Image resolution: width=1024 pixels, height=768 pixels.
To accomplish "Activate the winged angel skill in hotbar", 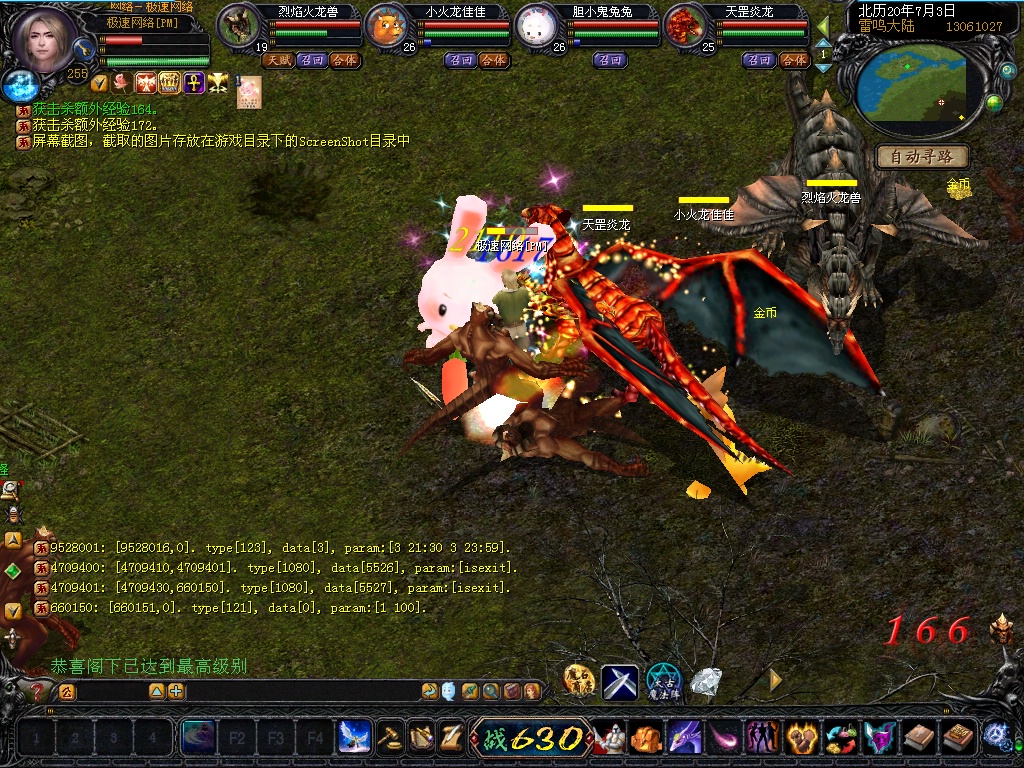I will click(353, 738).
